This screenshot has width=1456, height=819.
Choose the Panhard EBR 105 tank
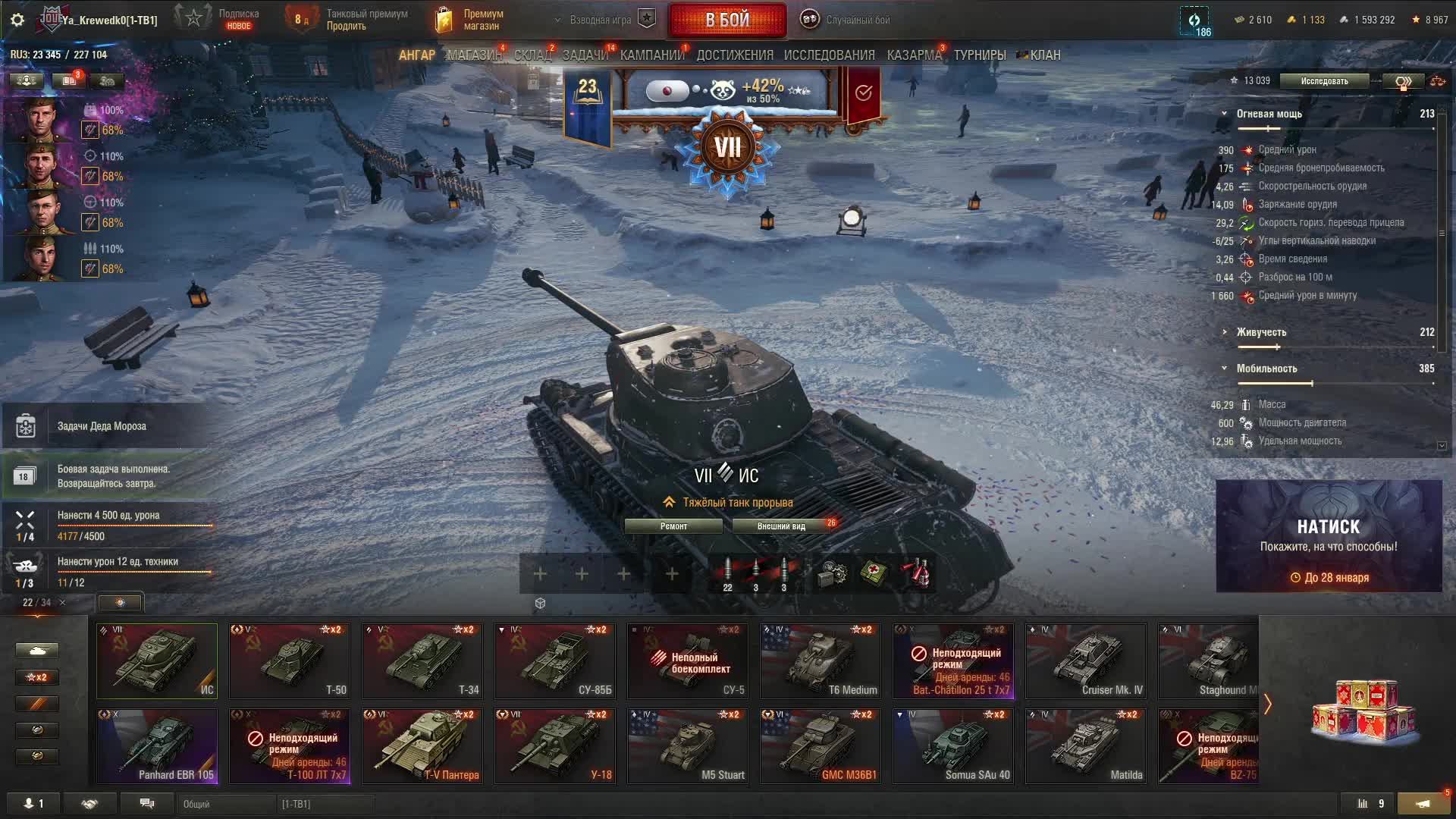tap(157, 745)
